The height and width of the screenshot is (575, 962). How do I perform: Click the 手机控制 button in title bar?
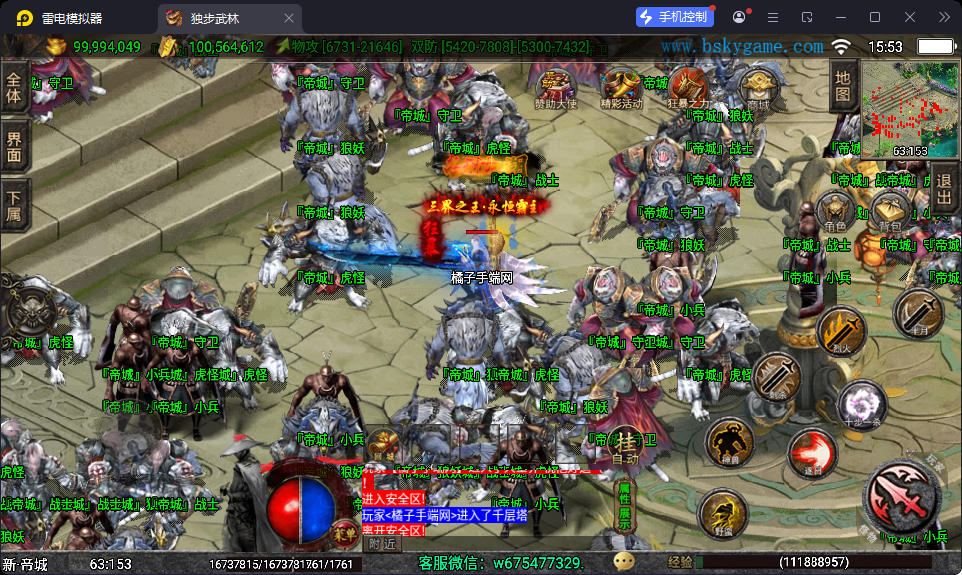(x=675, y=17)
